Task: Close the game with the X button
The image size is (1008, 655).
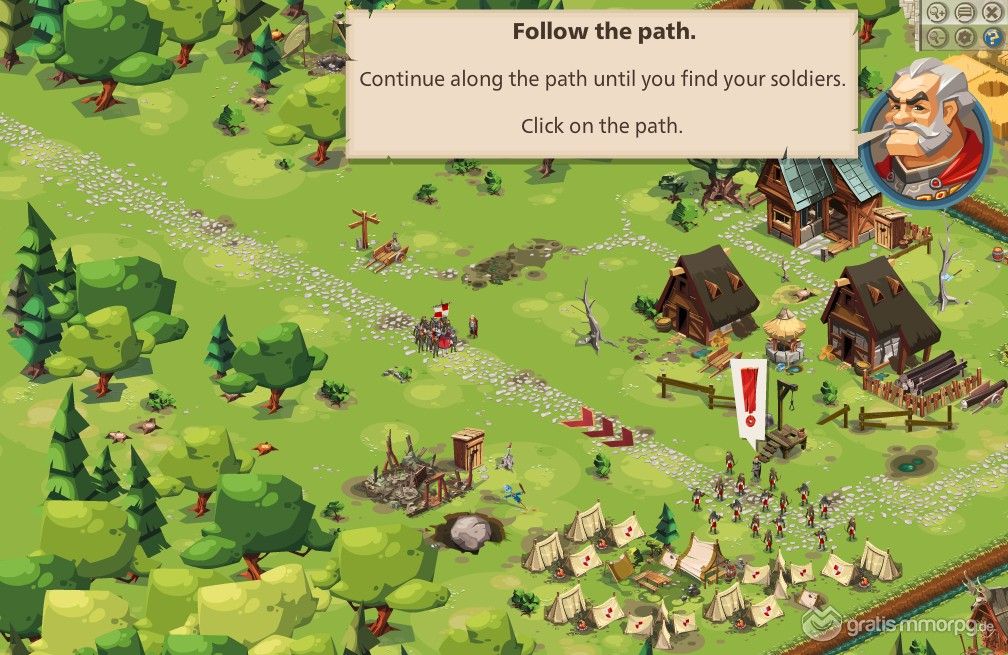Action: point(992,12)
